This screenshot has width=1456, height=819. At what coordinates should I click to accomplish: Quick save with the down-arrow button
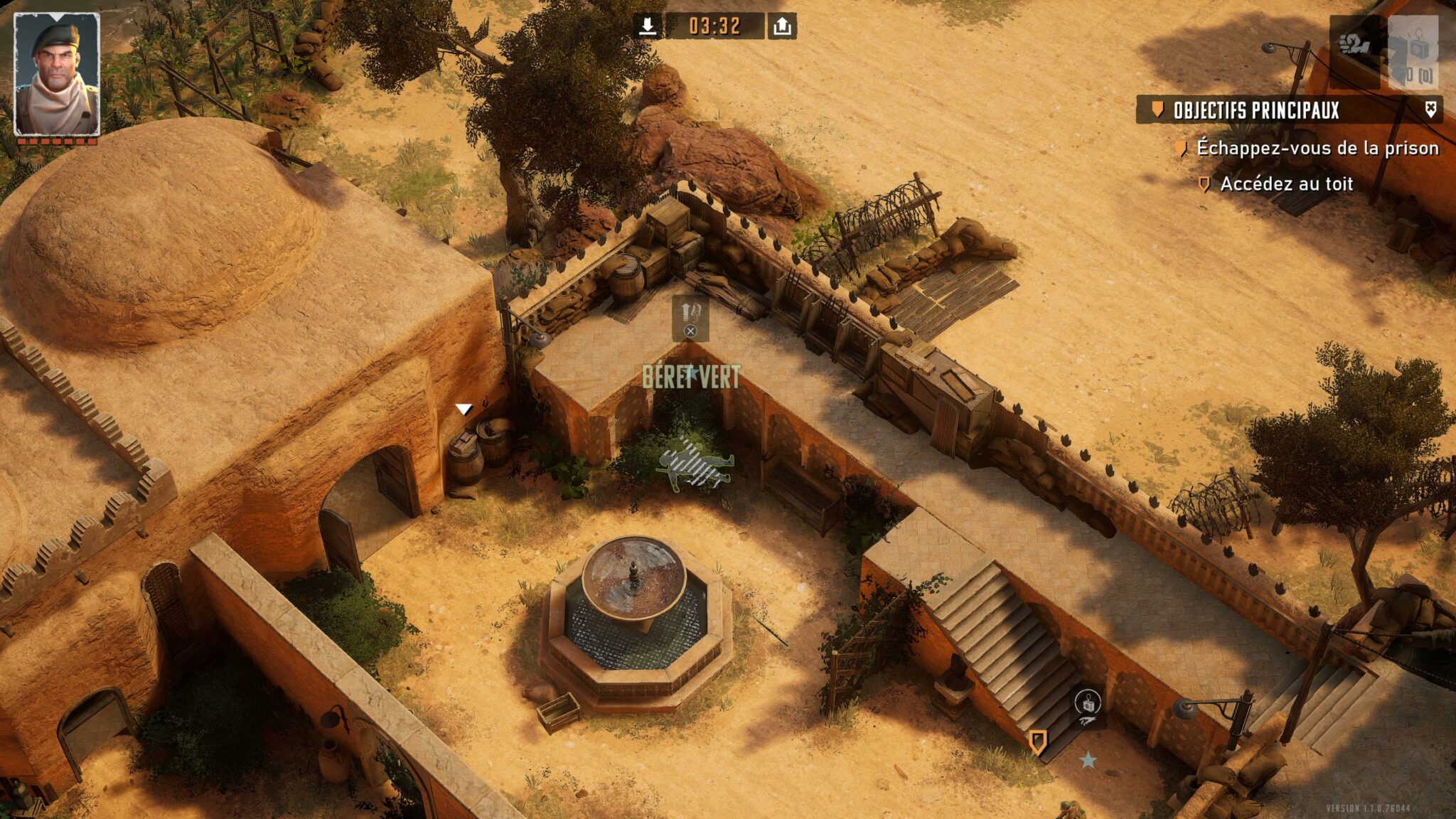point(647,26)
